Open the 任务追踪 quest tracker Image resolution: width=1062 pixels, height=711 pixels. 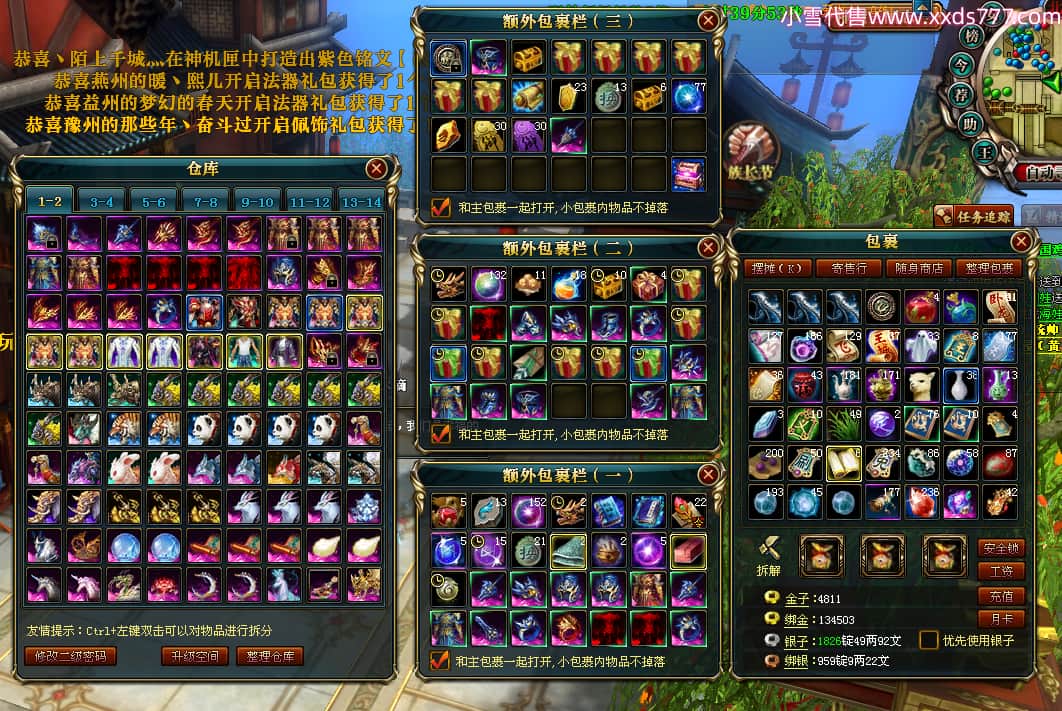(x=973, y=214)
